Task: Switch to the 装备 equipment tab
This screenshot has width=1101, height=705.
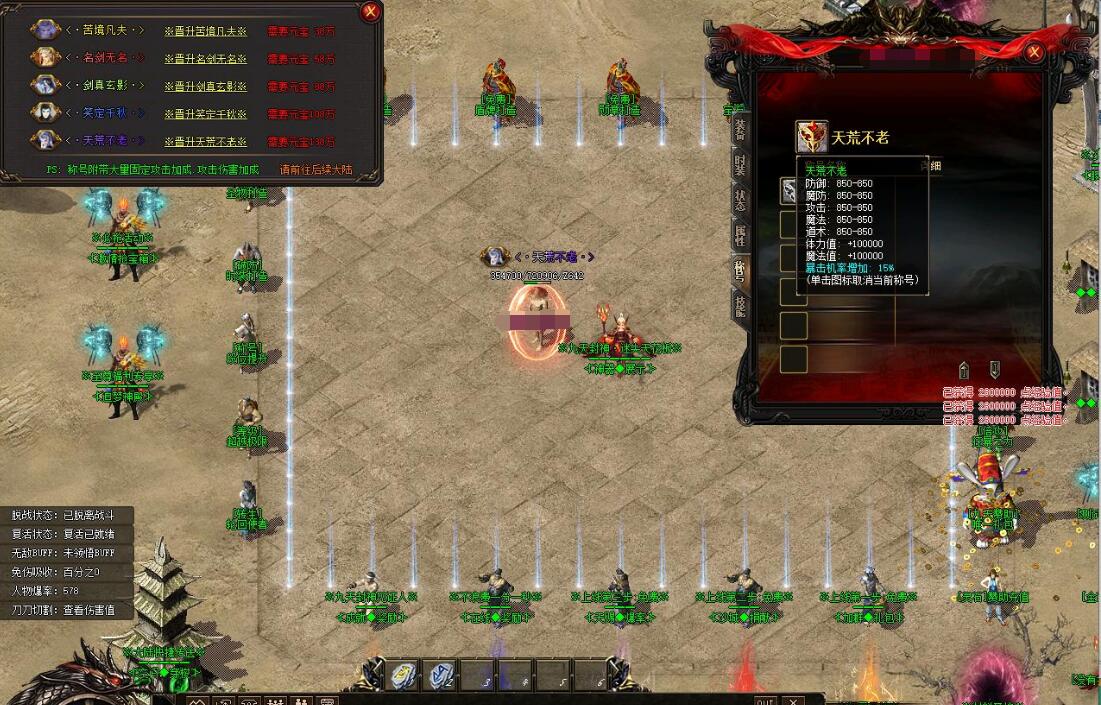Action: tap(740, 129)
